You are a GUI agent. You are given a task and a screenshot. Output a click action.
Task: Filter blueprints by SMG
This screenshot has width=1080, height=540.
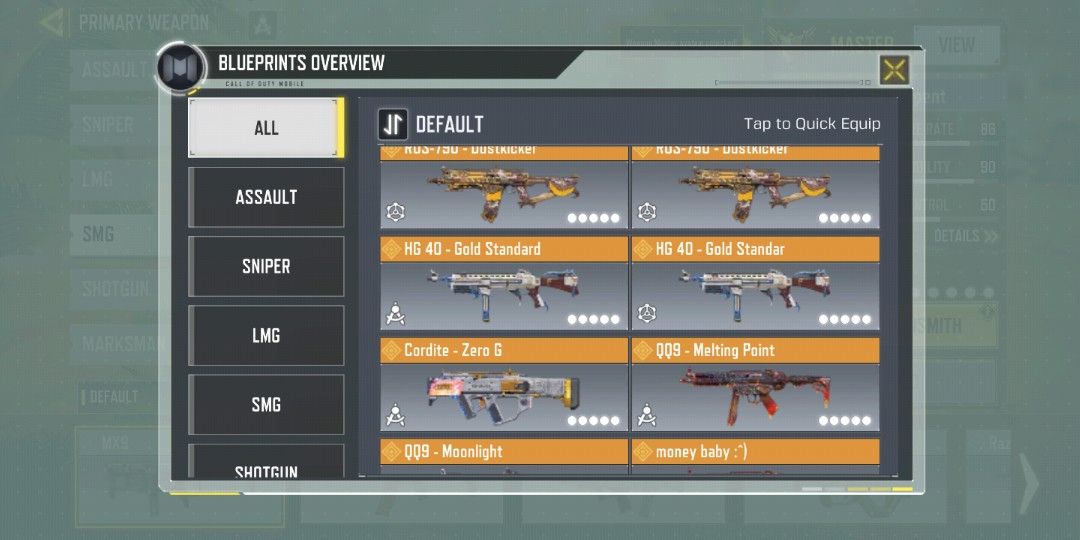click(266, 404)
